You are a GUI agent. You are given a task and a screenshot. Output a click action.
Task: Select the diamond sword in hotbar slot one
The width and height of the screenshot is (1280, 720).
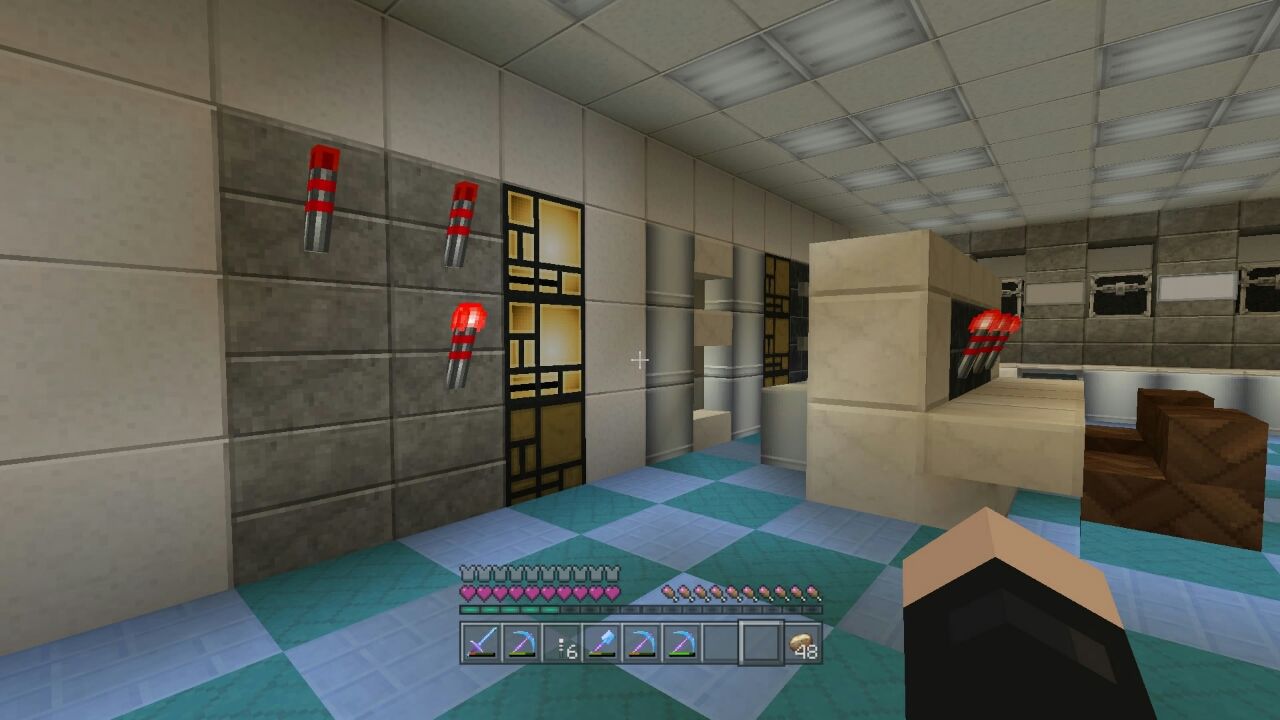pos(481,640)
